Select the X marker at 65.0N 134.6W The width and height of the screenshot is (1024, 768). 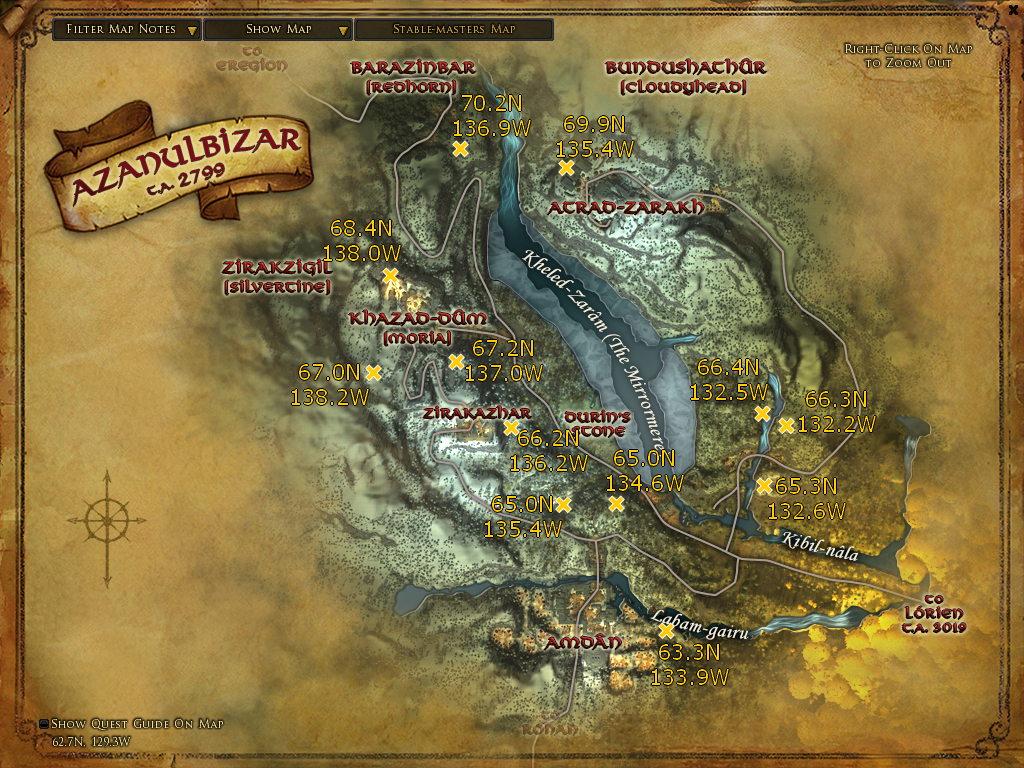pos(616,503)
